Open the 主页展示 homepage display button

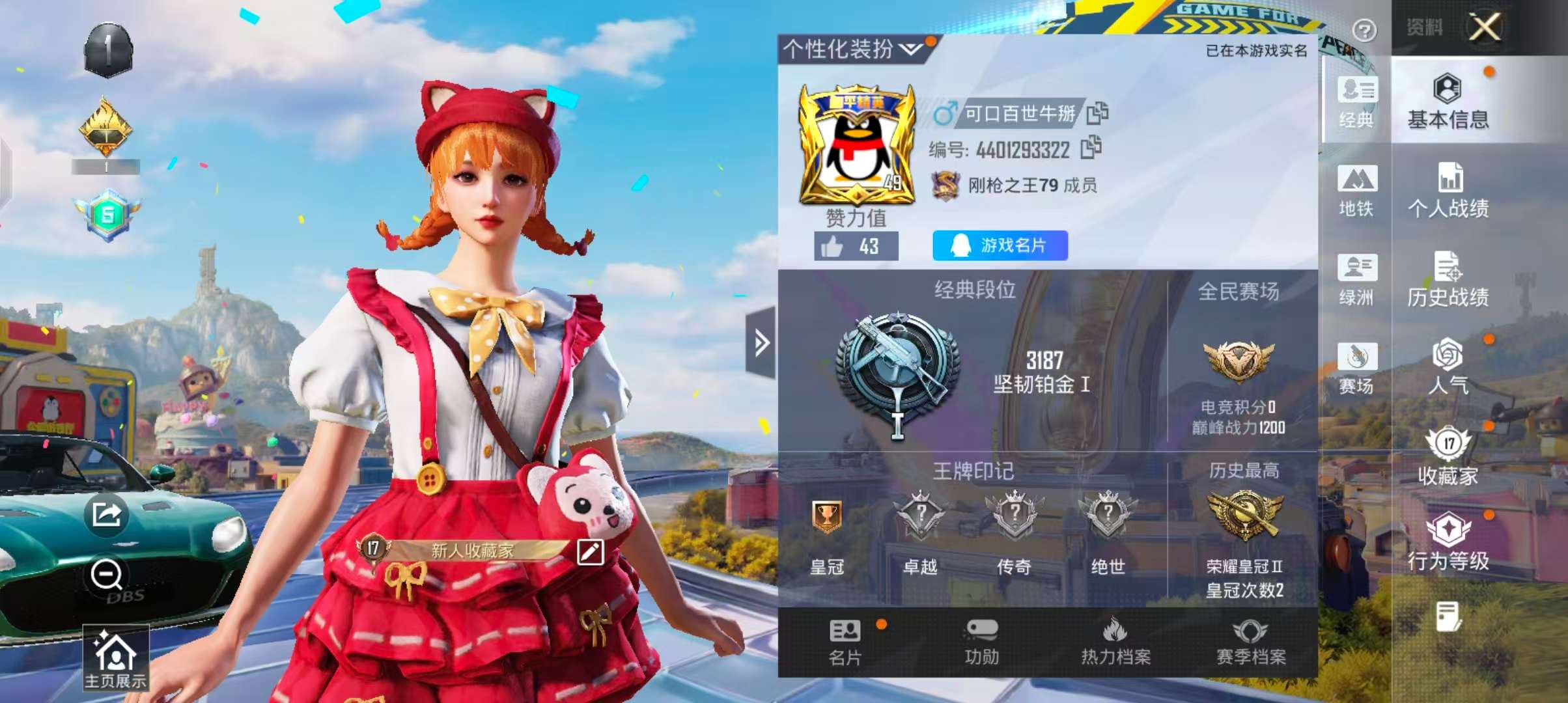click(115, 659)
